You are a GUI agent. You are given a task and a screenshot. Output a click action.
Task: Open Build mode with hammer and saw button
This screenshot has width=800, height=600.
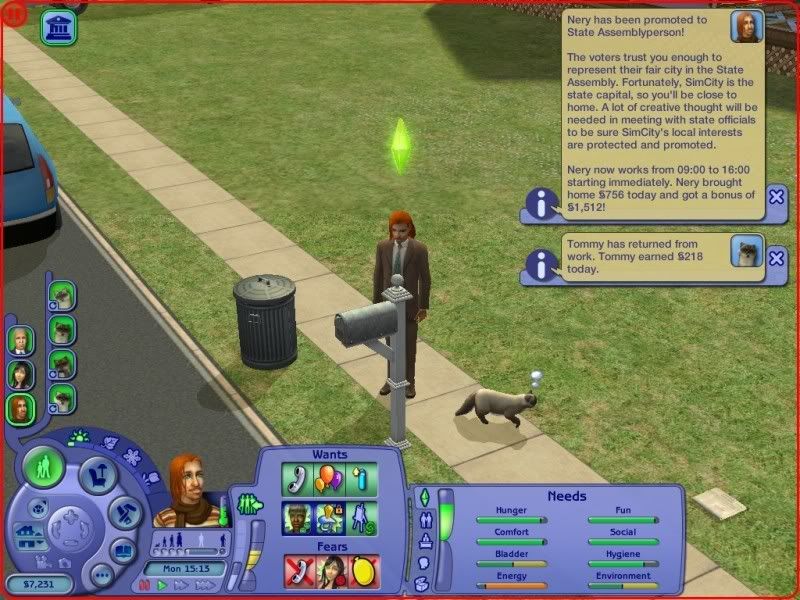tap(124, 512)
